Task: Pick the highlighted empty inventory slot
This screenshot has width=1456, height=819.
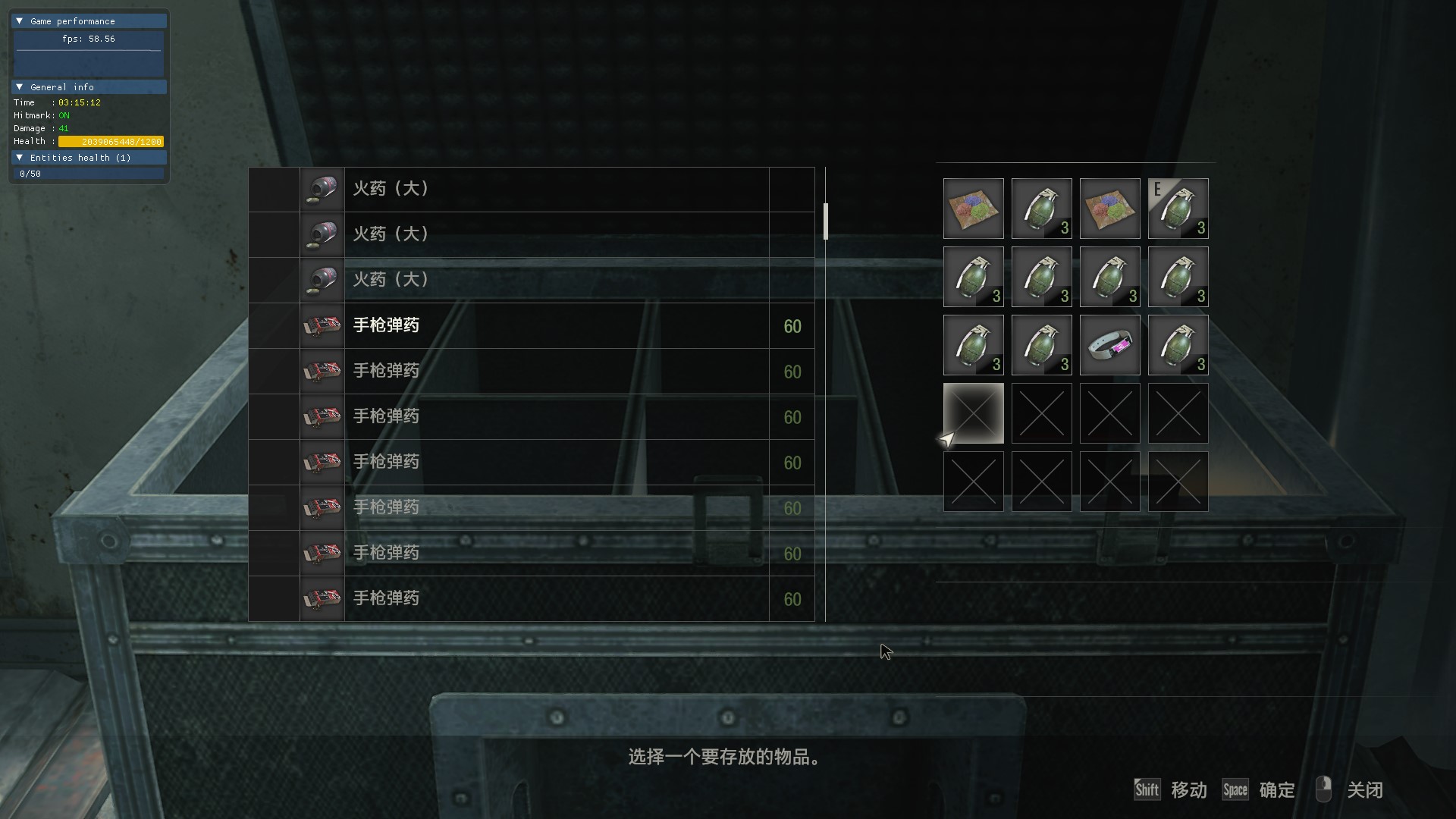Action: tap(973, 413)
